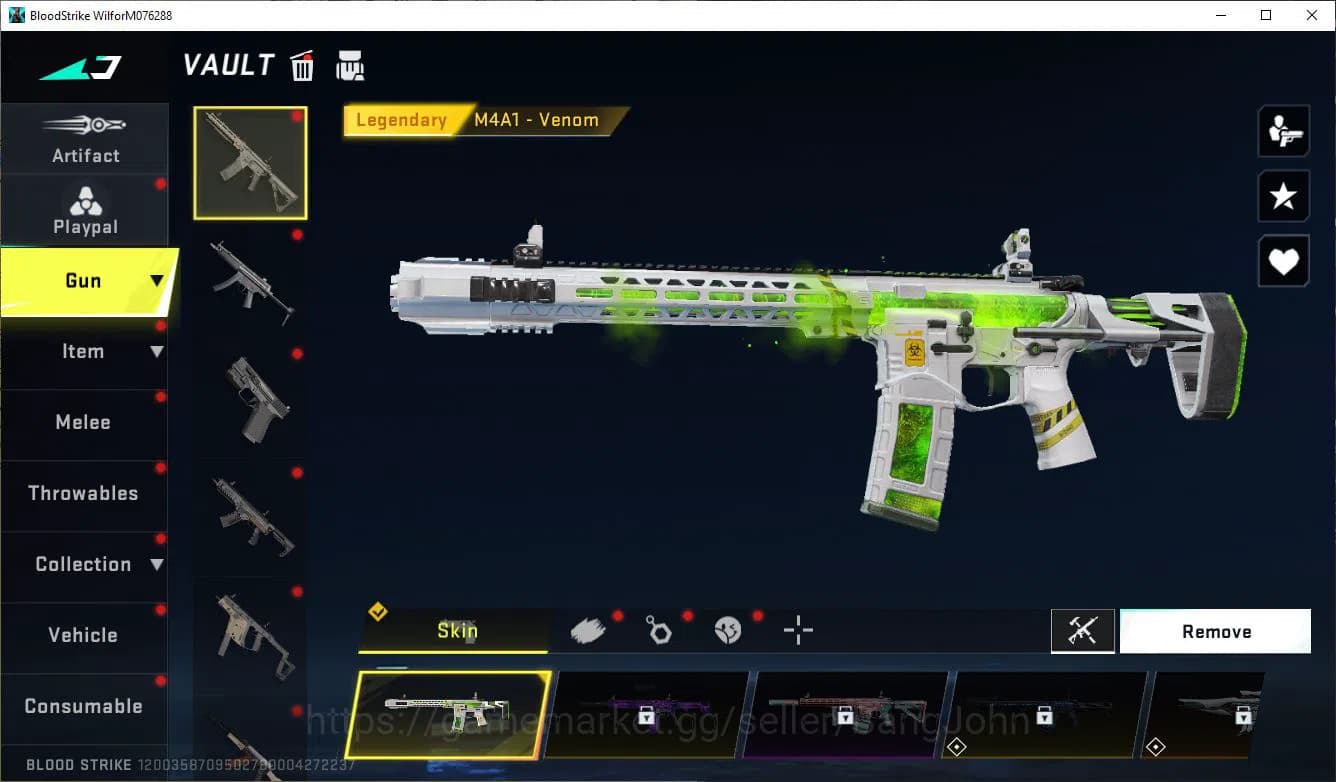Open the trash delete icon beside VAULT
This screenshot has width=1336, height=782.
301,66
